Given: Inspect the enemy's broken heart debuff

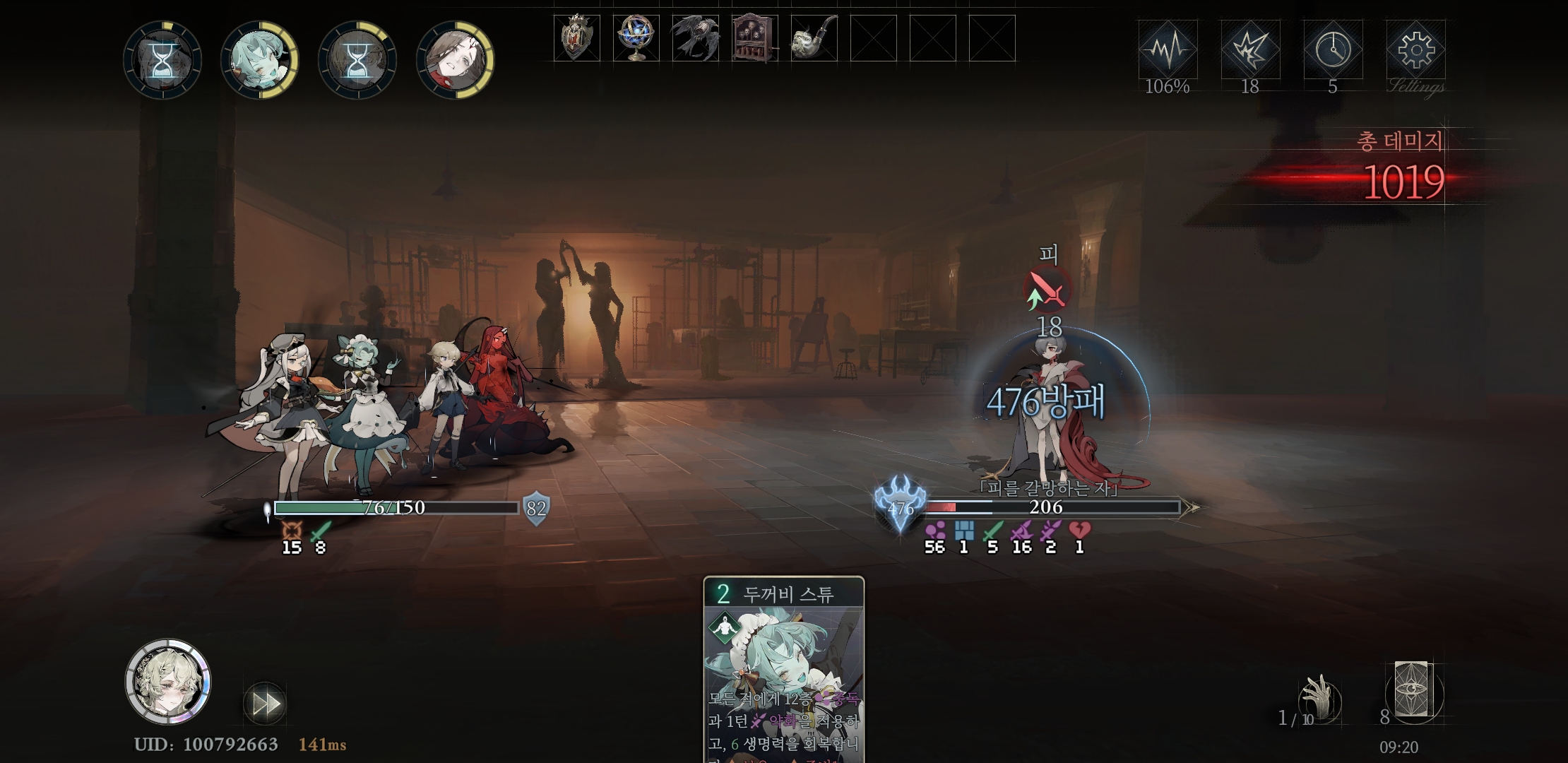Looking at the screenshot, I should 1079,531.
